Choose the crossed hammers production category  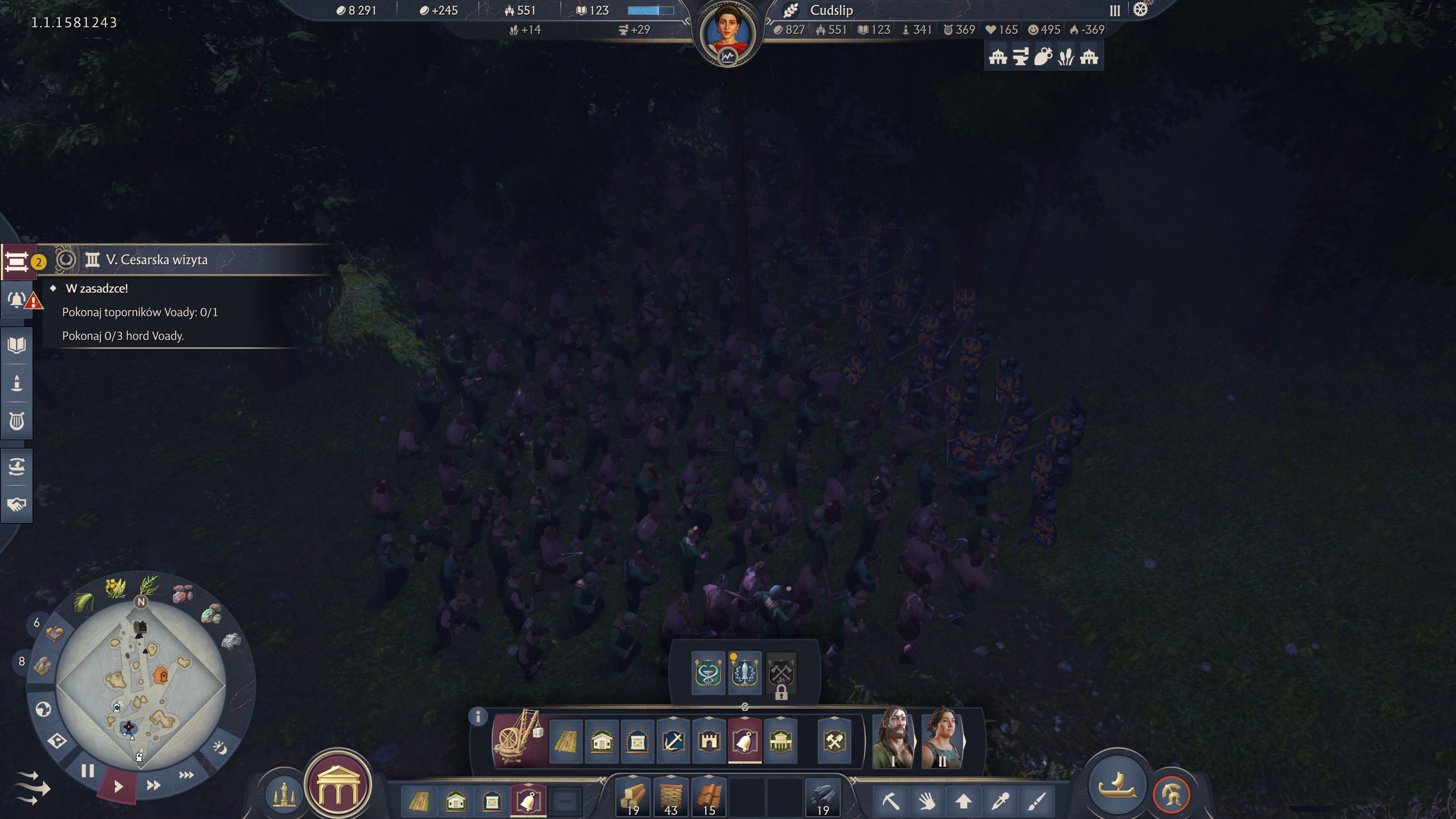[834, 741]
